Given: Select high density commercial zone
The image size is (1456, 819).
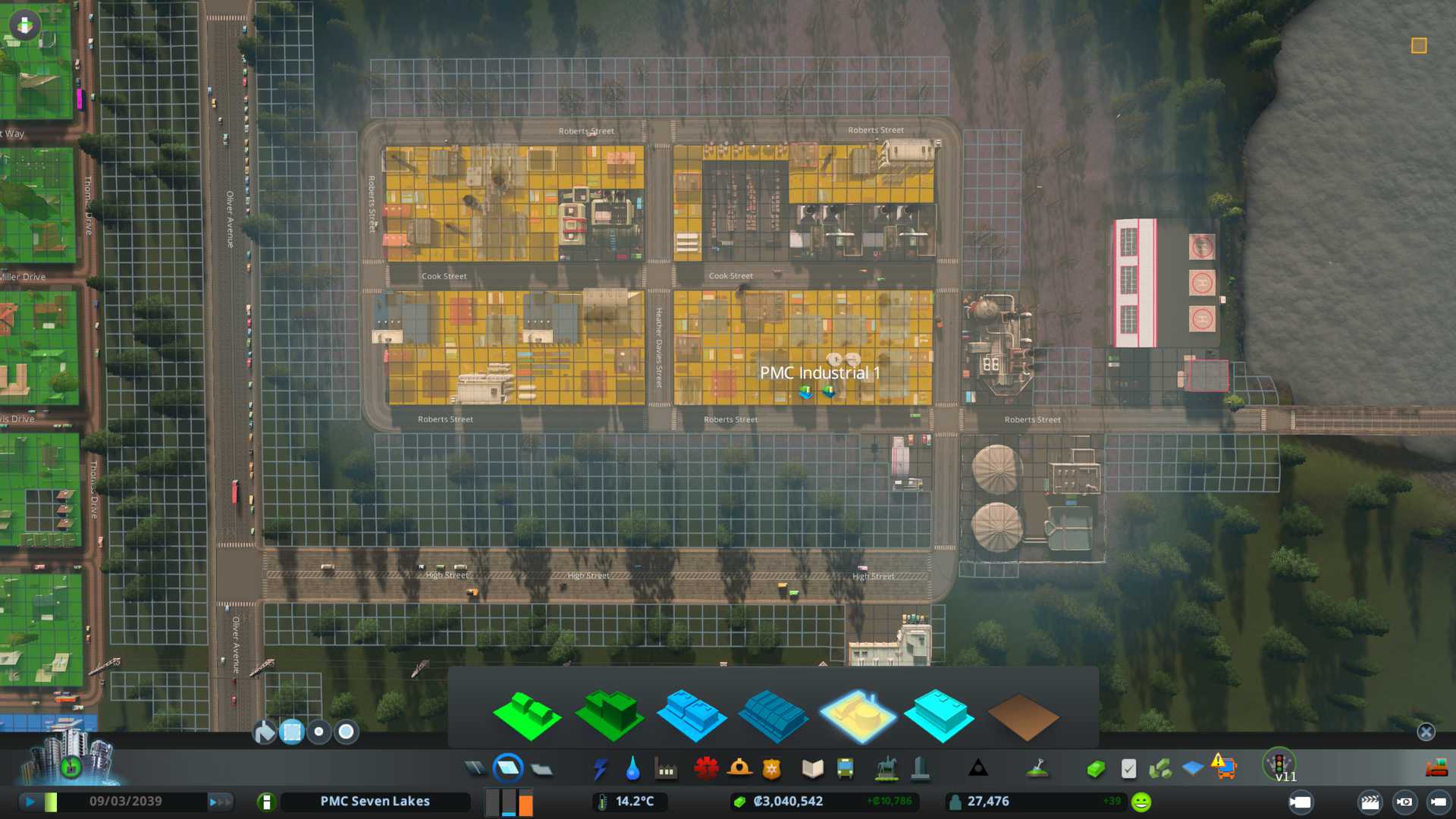Looking at the screenshot, I should [773, 717].
